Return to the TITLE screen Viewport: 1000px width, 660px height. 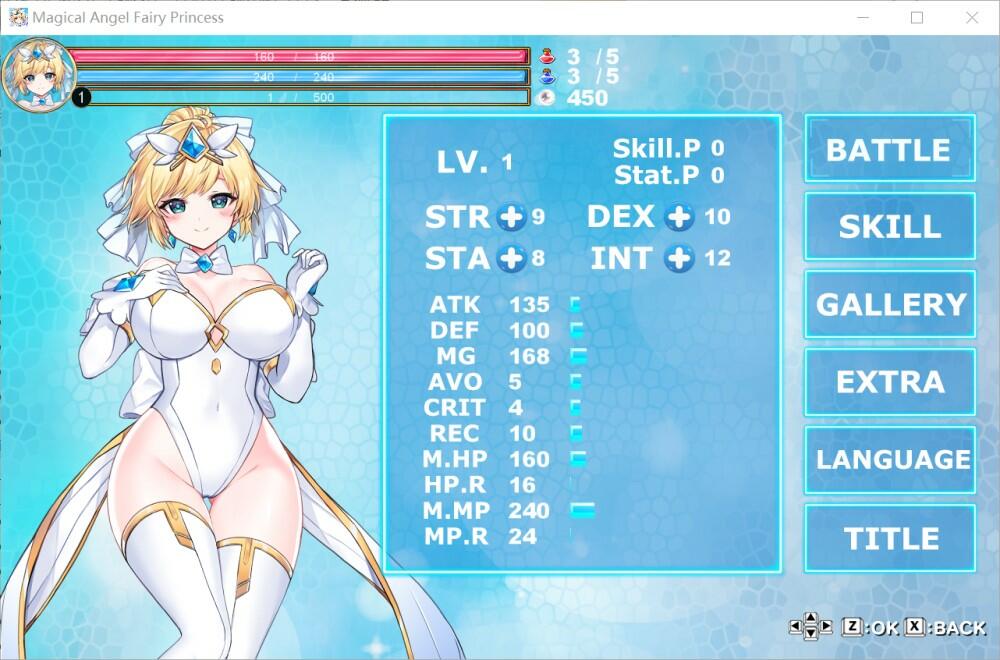889,538
